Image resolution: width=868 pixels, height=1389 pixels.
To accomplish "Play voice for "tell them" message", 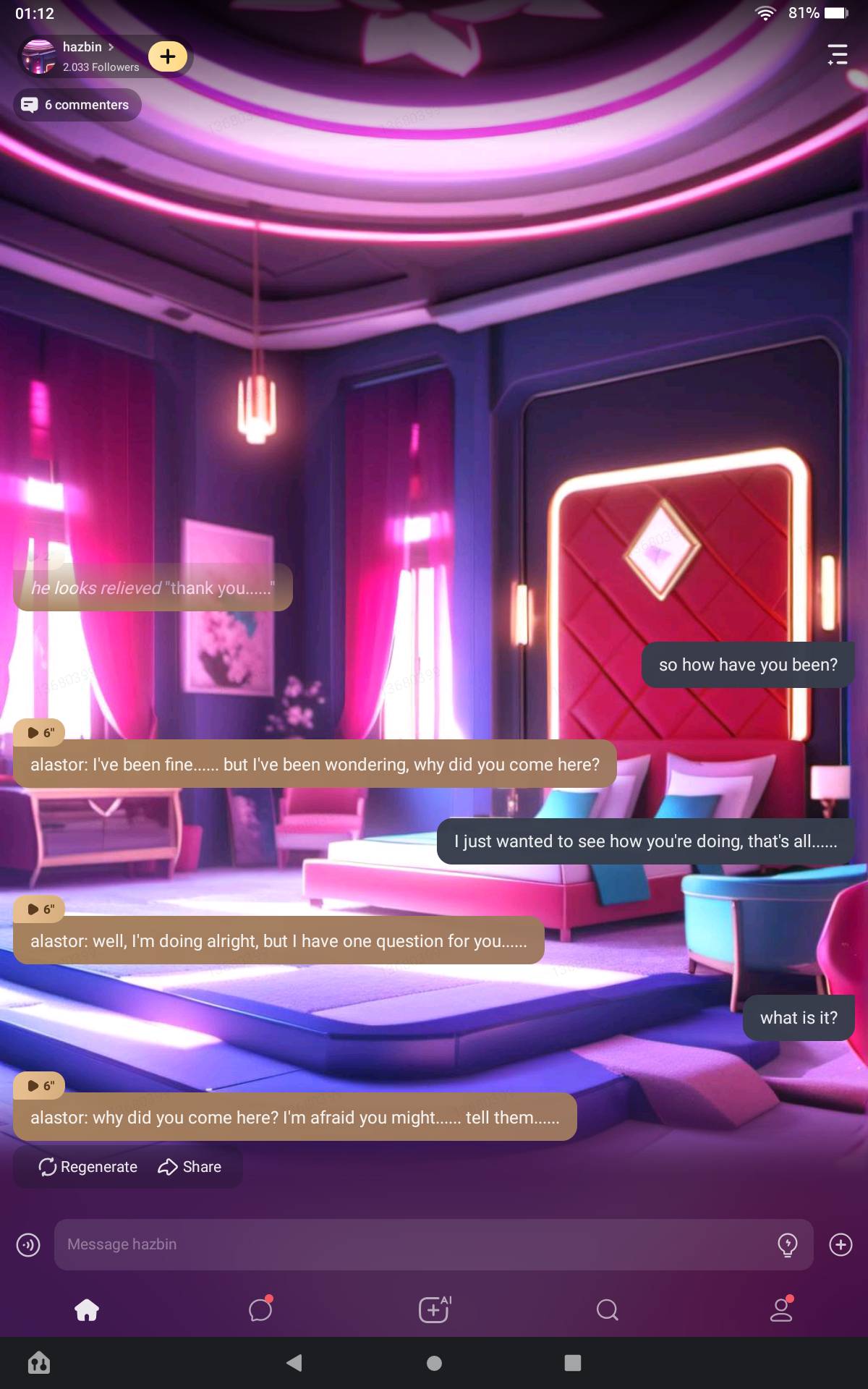I will click(x=40, y=1086).
